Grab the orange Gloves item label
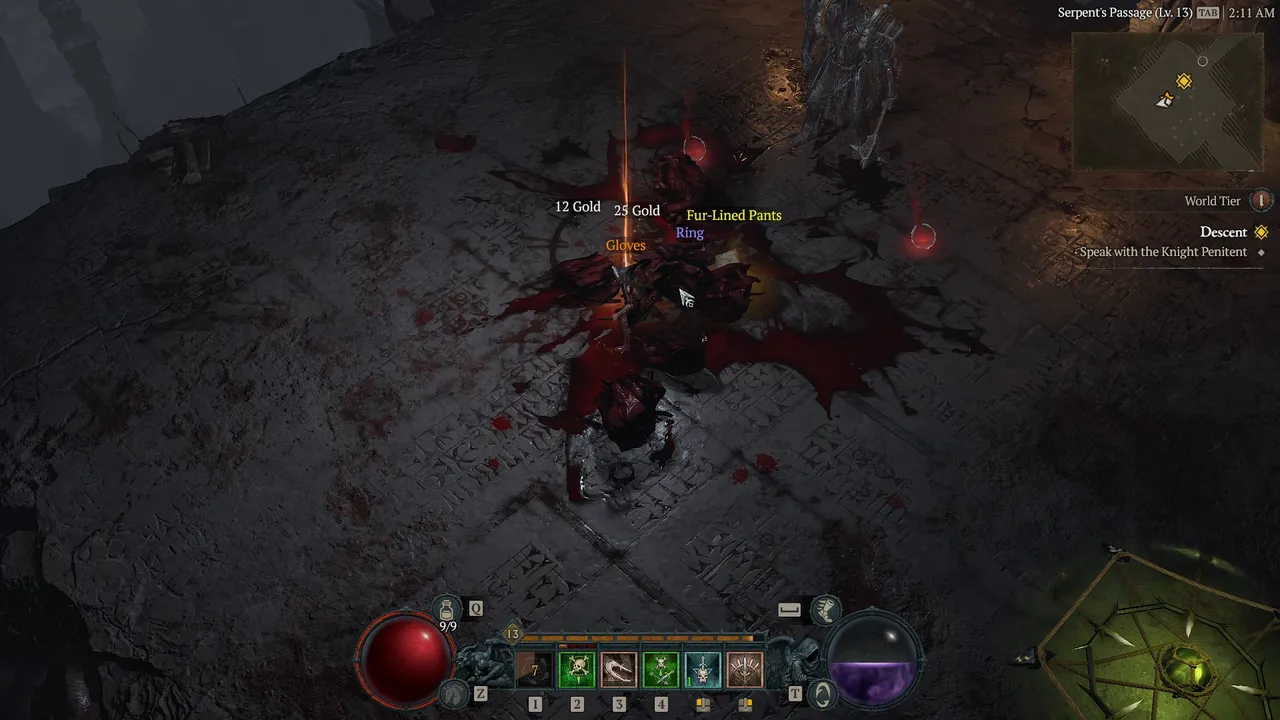 point(626,245)
